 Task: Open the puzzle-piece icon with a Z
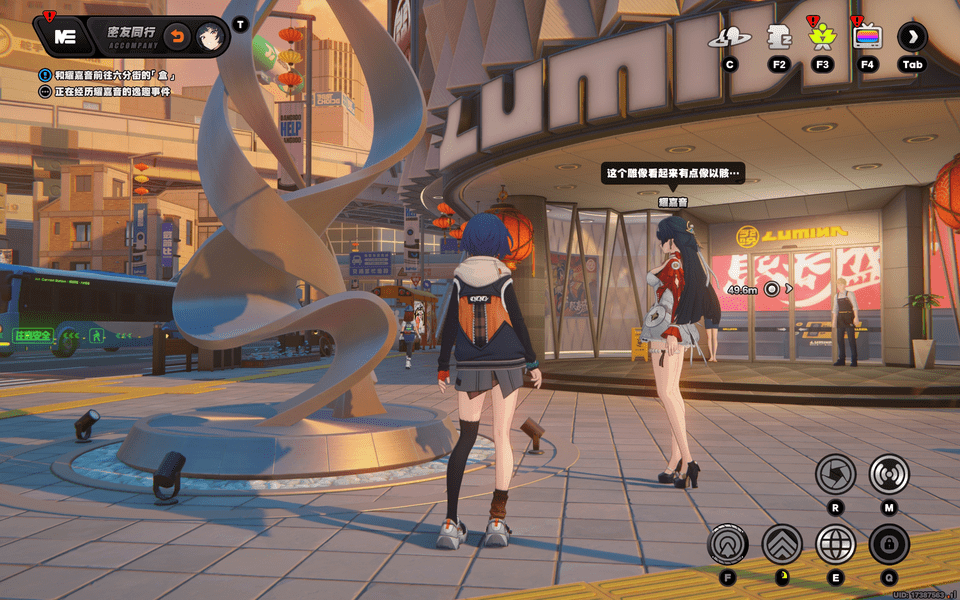[x=777, y=38]
